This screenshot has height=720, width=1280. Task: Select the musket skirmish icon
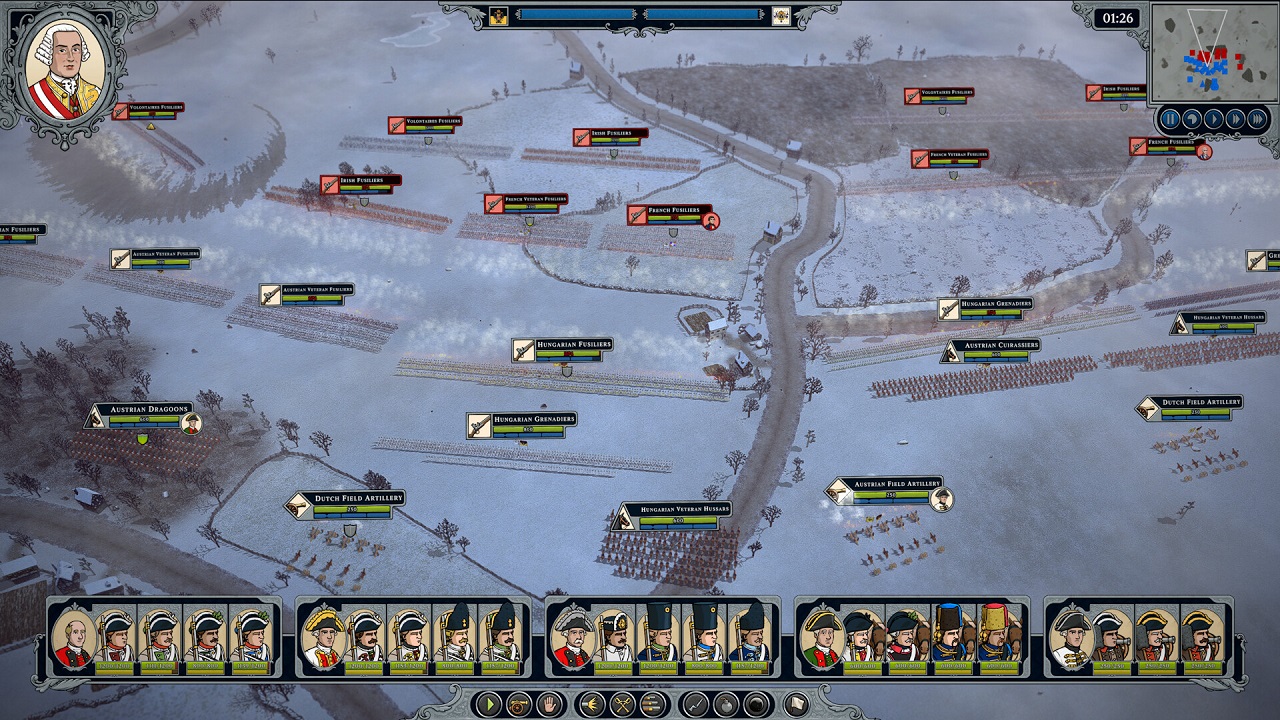[696, 706]
